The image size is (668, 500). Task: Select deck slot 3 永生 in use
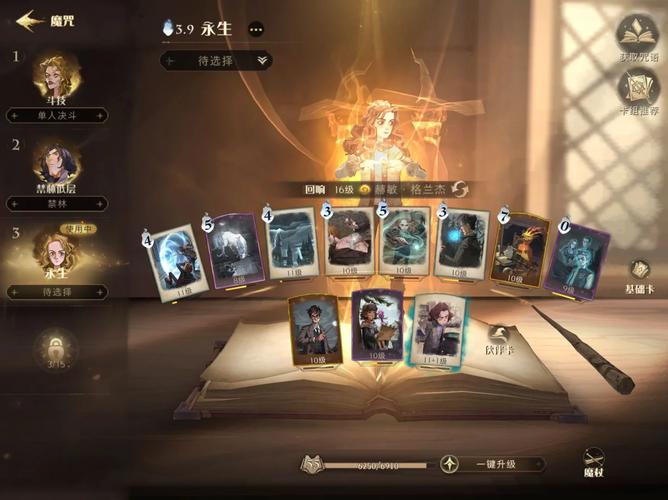point(57,251)
